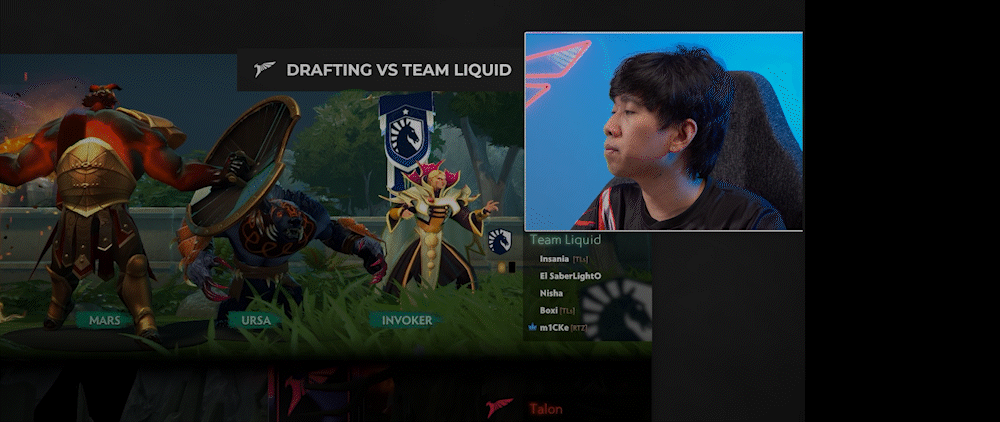Click Nisha's player row
1000x422 pixels.
551,293
